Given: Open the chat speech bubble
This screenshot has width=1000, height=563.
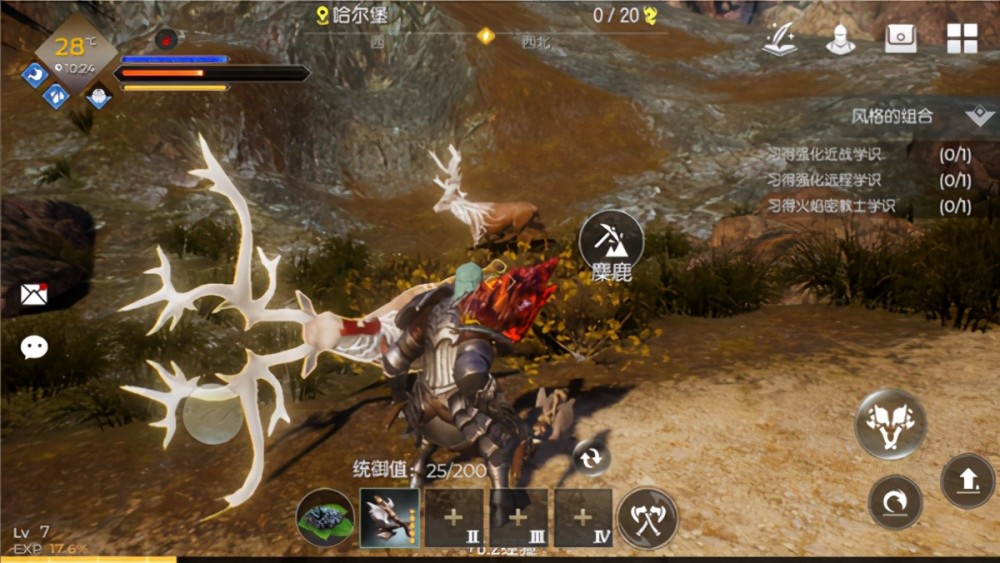Looking at the screenshot, I should (x=34, y=347).
